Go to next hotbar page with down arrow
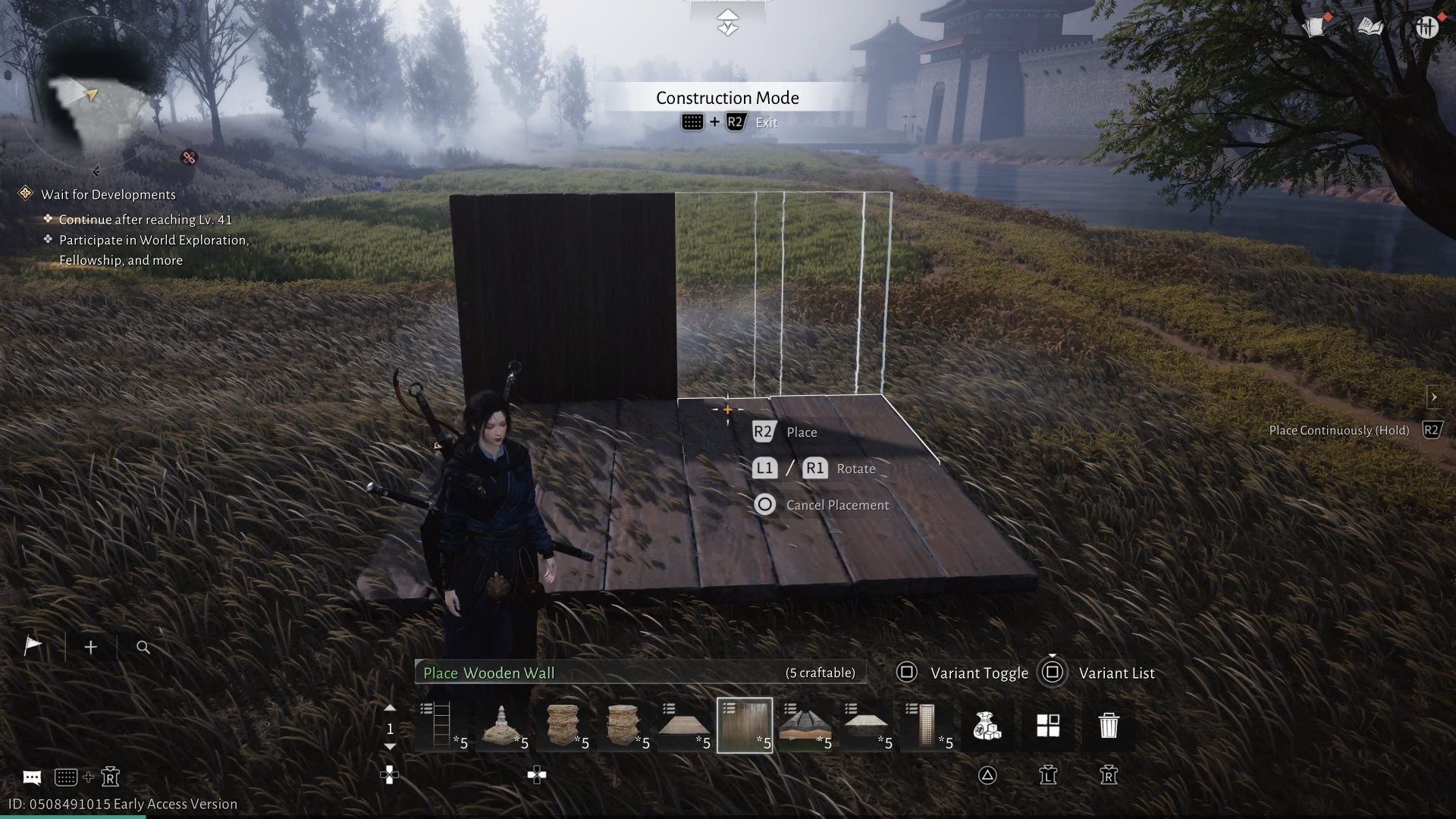Screen dimensions: 1456x819 390,747
